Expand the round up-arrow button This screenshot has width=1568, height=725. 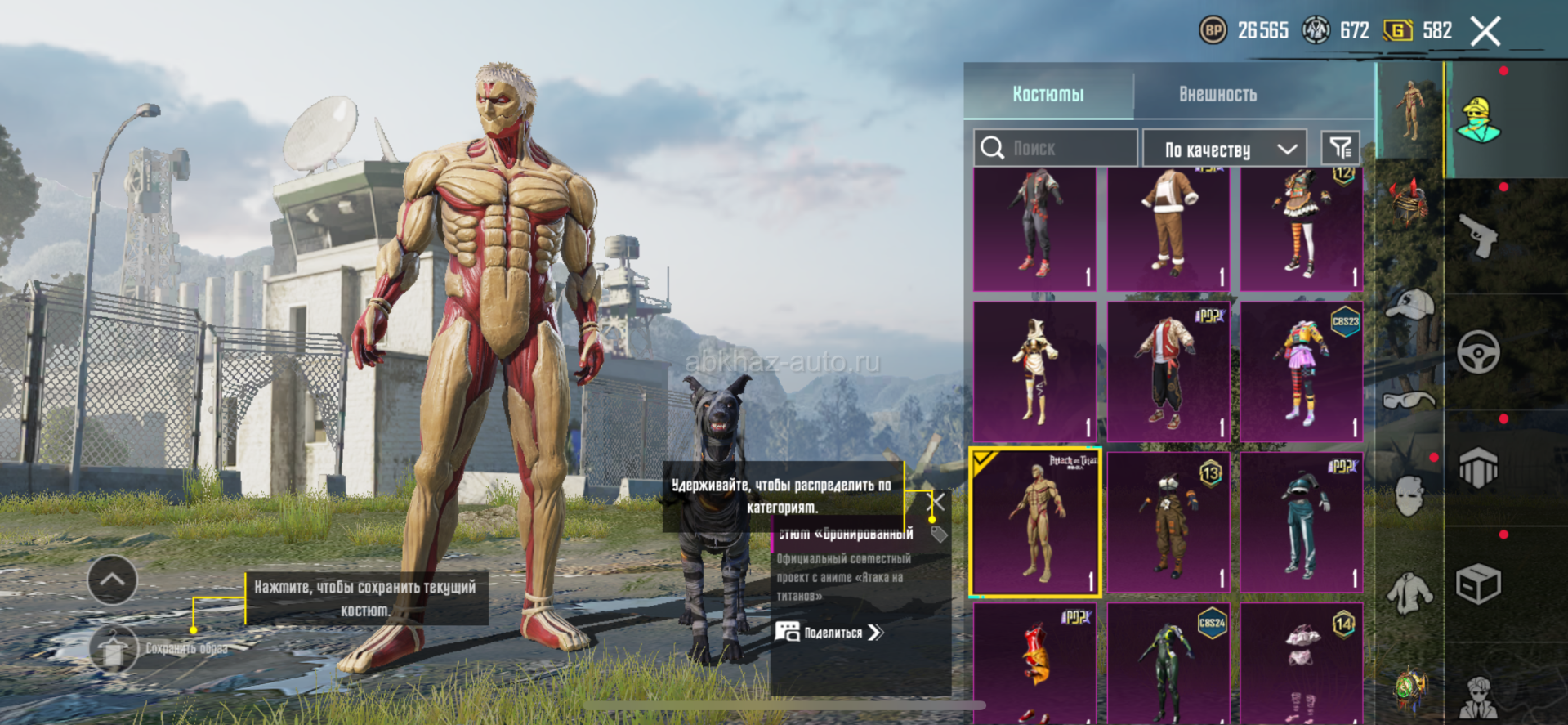(112, 580)
